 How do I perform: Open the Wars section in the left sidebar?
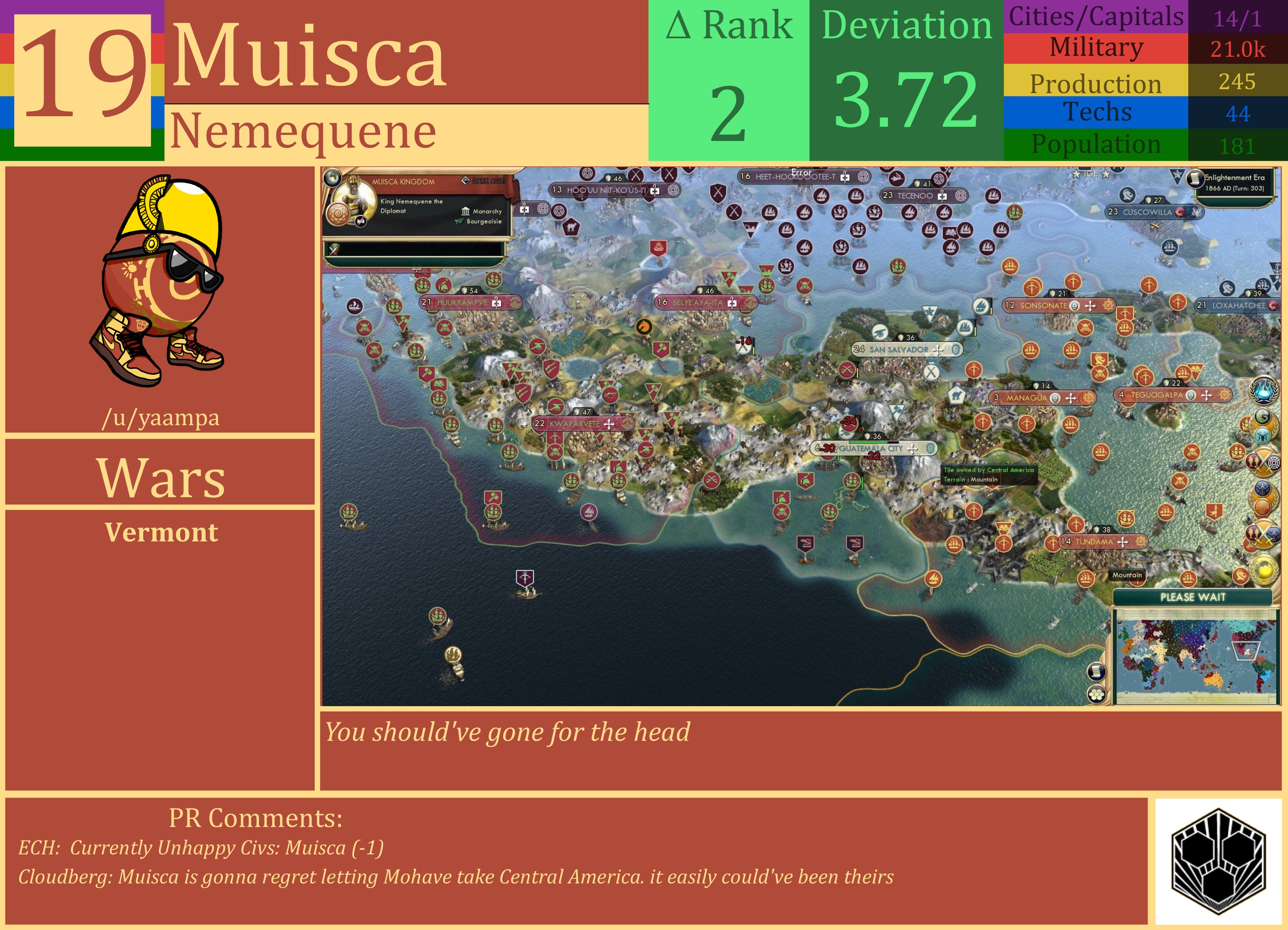[161, 477]
